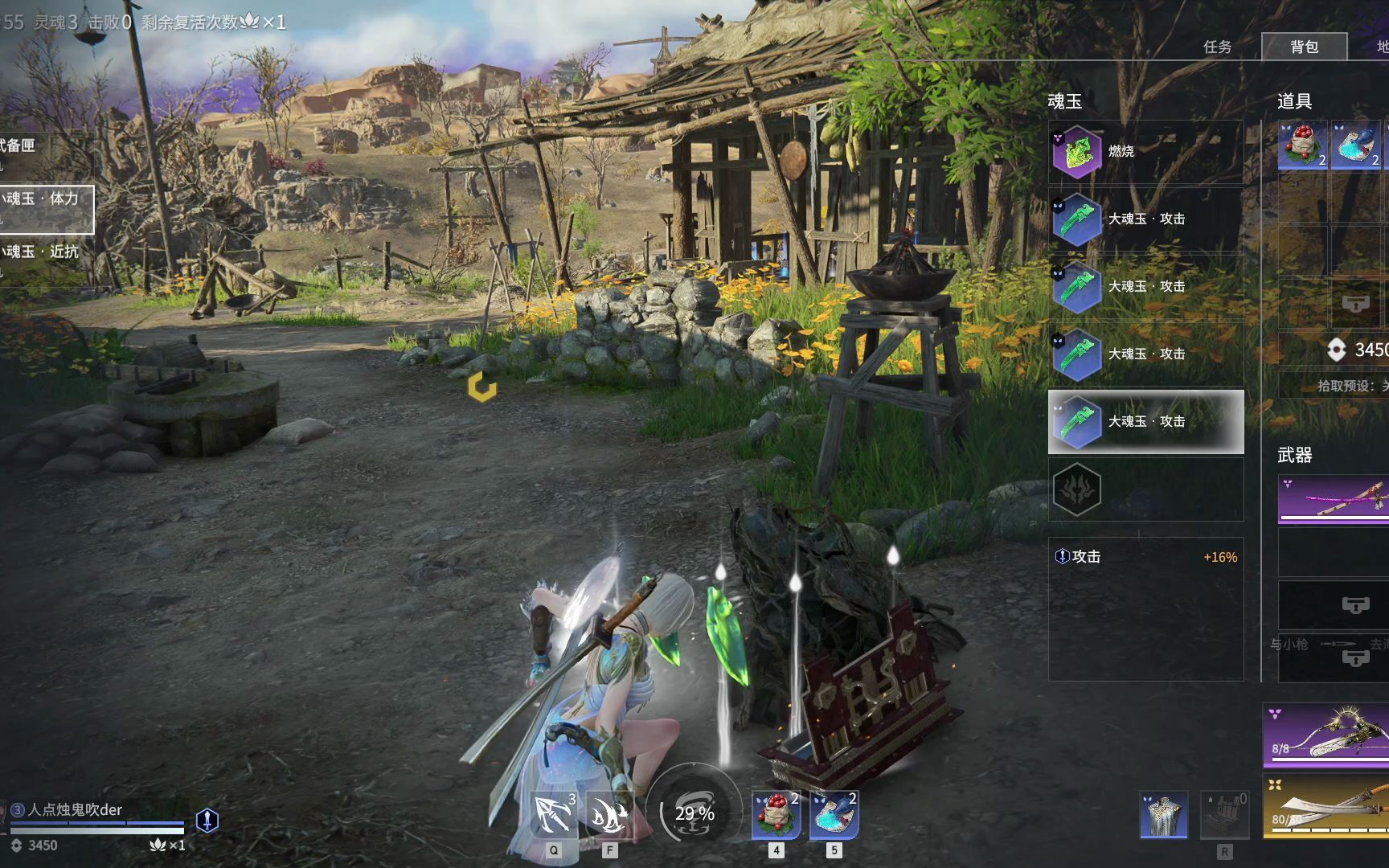
Task: Choose the purple katana weapon slot
Action: point(1333,499)
